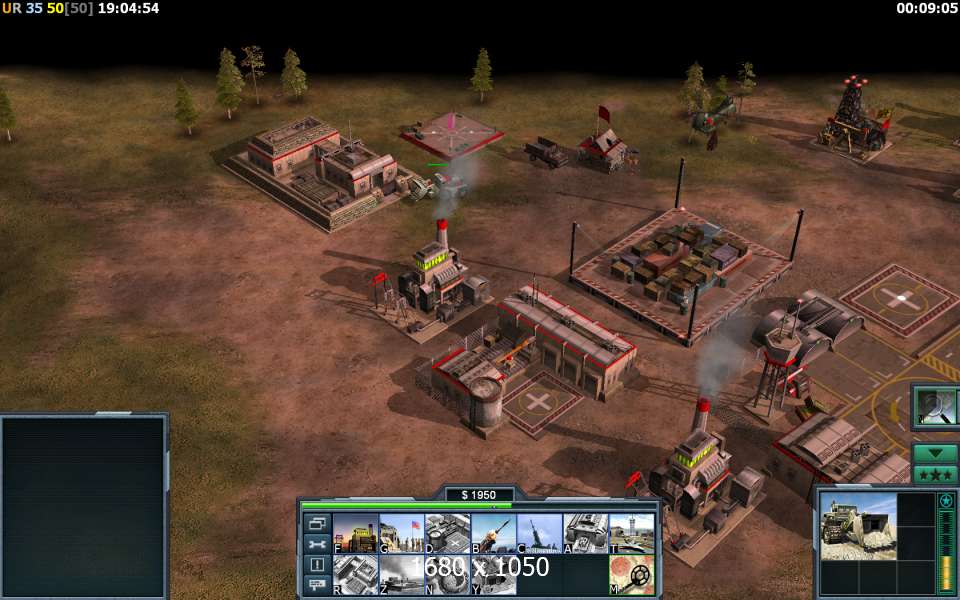Viewport: 960px width, 600px height.
Task: Pick the Patriot missile defense icon (B)
Action: [x=493, y=533]
